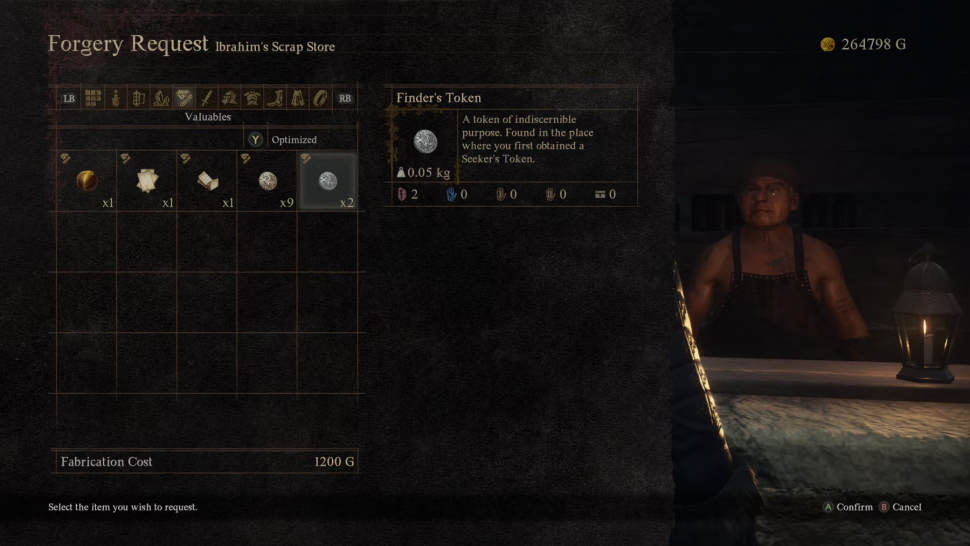Open the helmet head armor tab
The height and width of the screenshot is (546, 970).
pyautogui.click(x=229, y=98)
